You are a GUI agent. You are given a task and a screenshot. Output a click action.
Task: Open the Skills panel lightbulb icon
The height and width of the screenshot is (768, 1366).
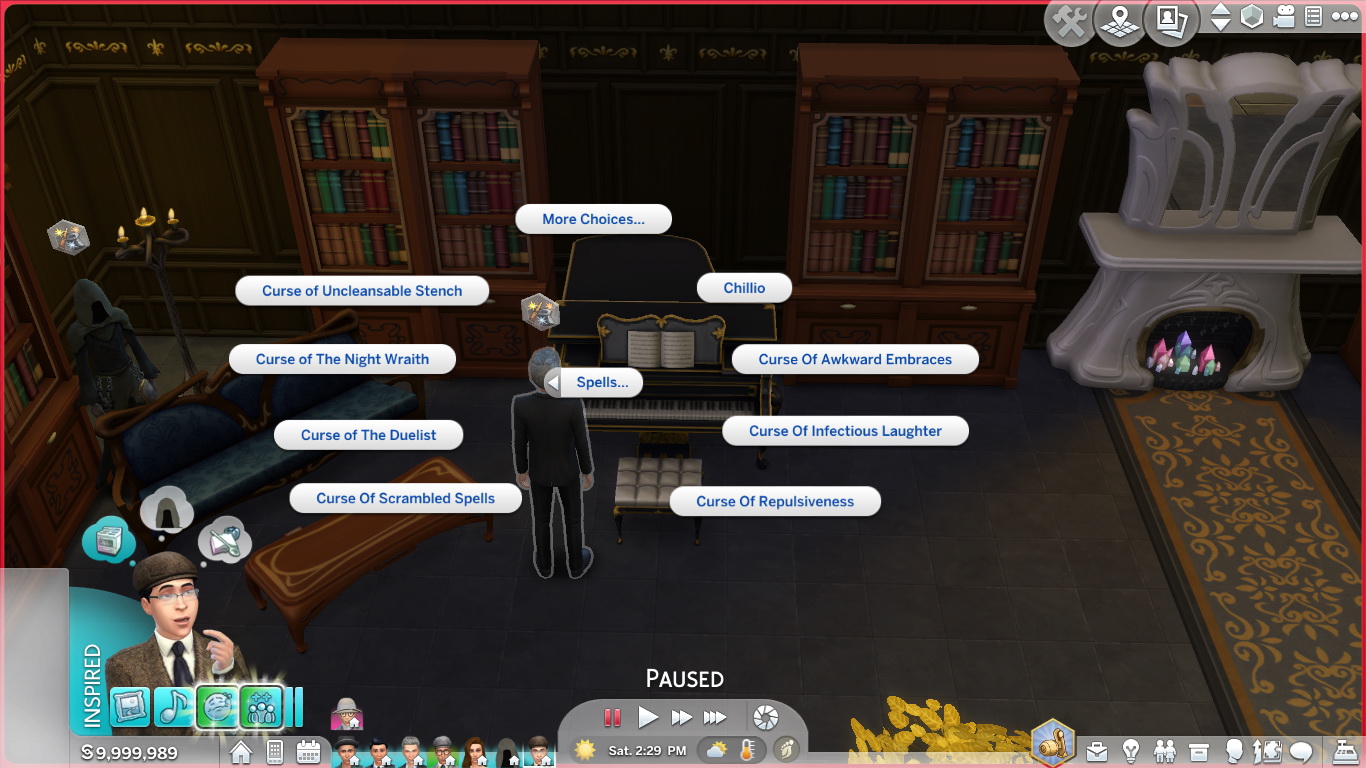(1128, 751)
